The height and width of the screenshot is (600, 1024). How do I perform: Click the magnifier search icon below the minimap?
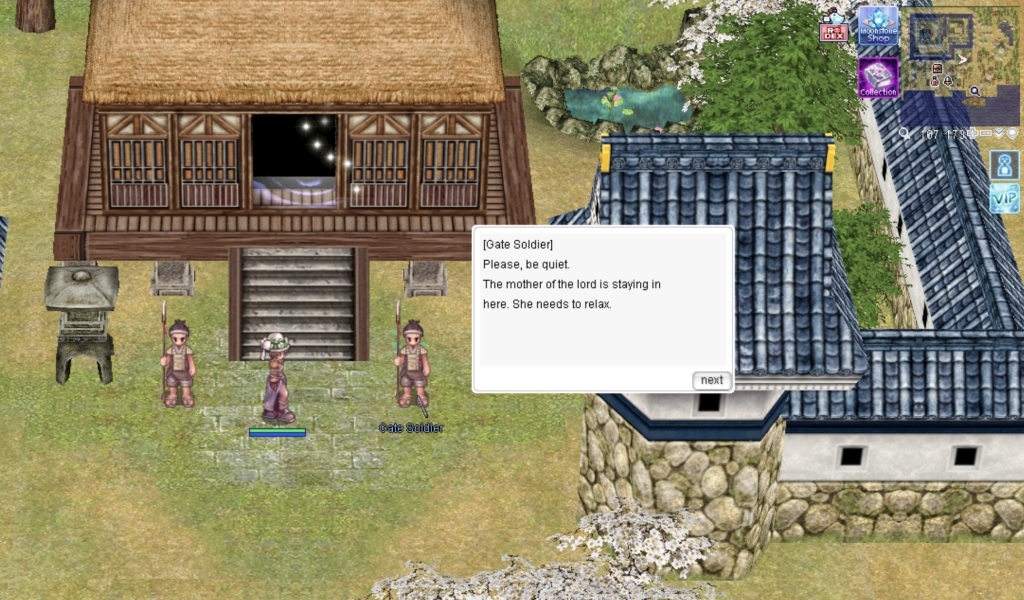pyautogui.click(x=904, y=133)
